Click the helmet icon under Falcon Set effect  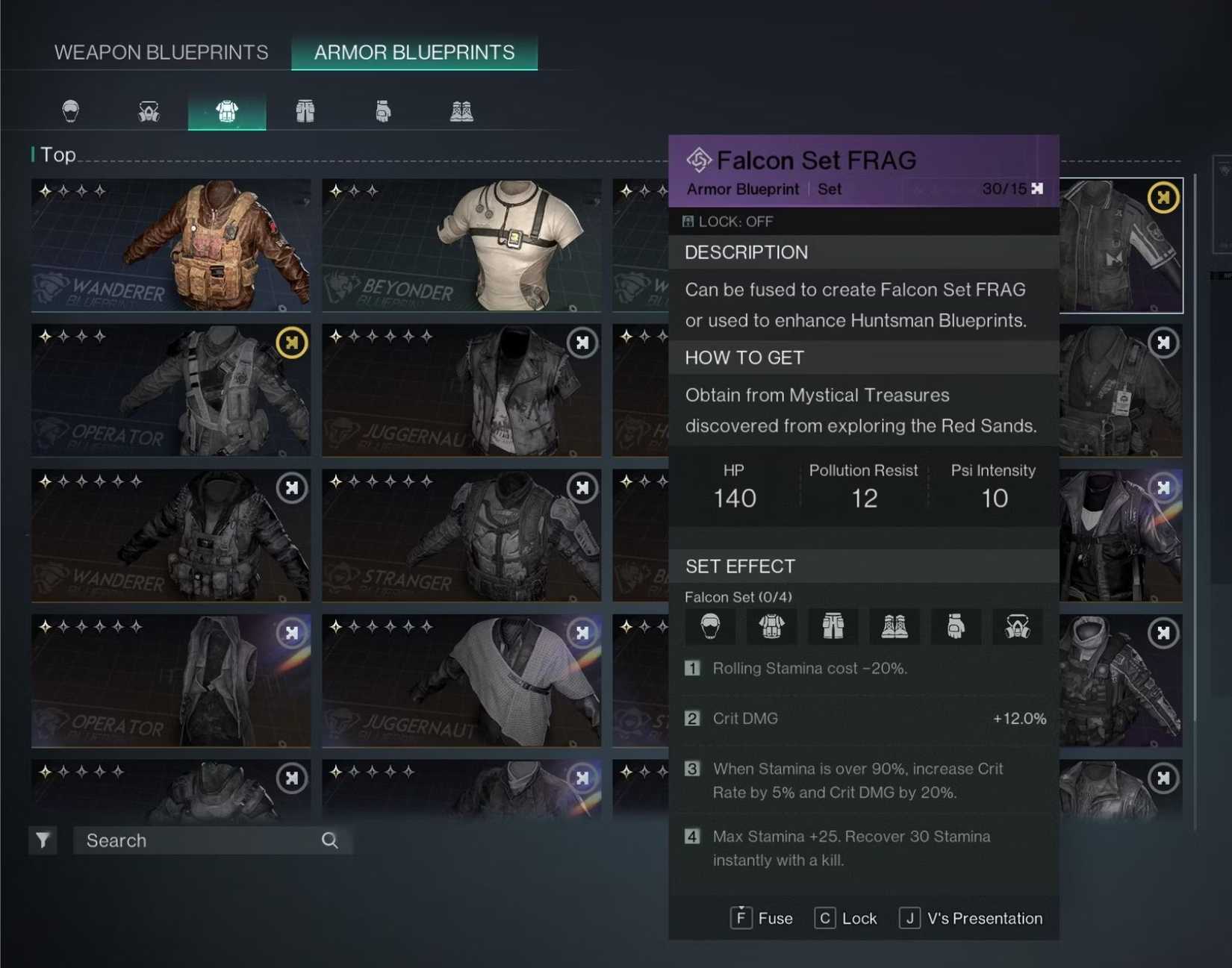point(710,627)
